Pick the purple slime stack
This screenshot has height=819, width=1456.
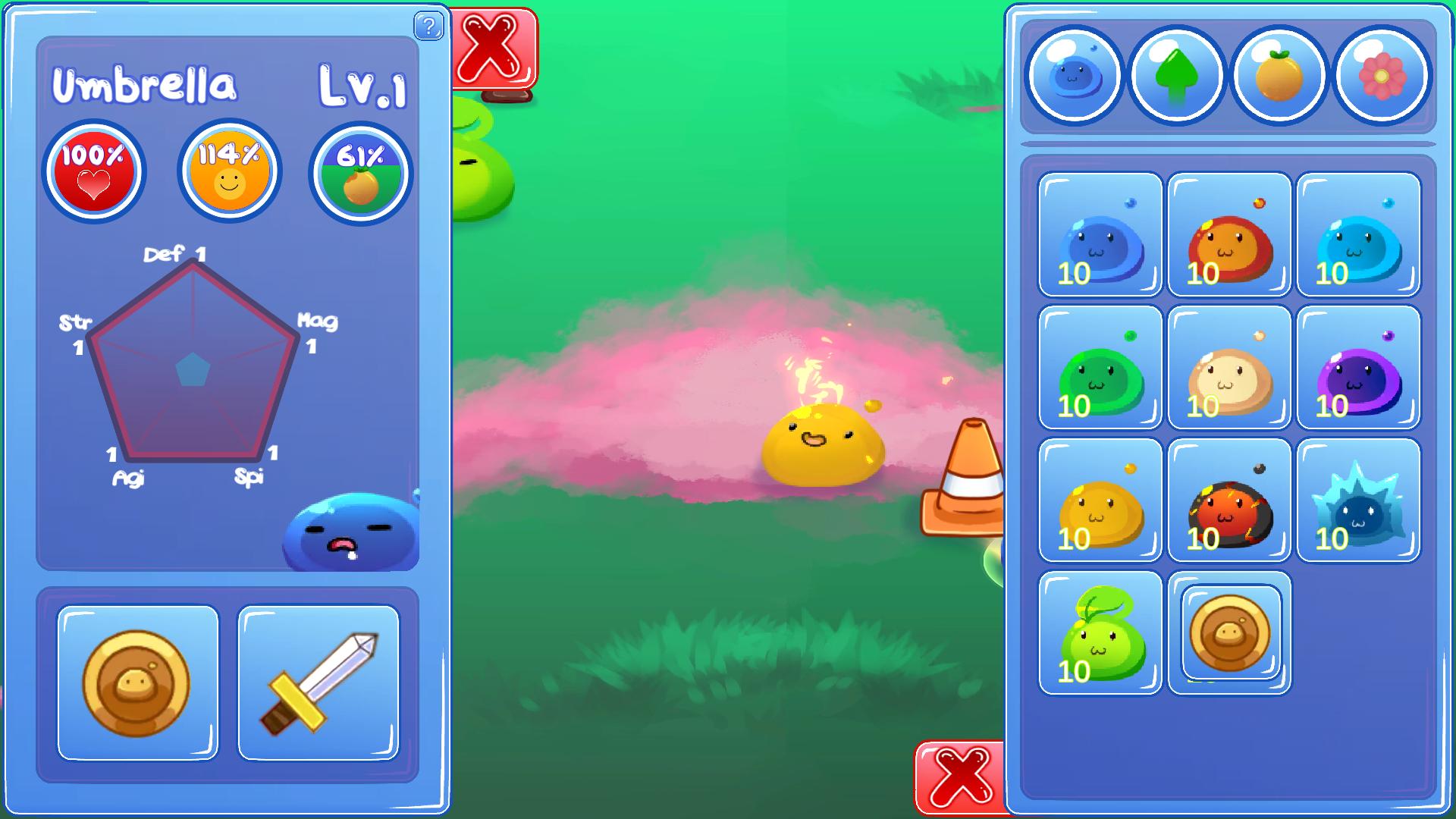(1357, 368)
